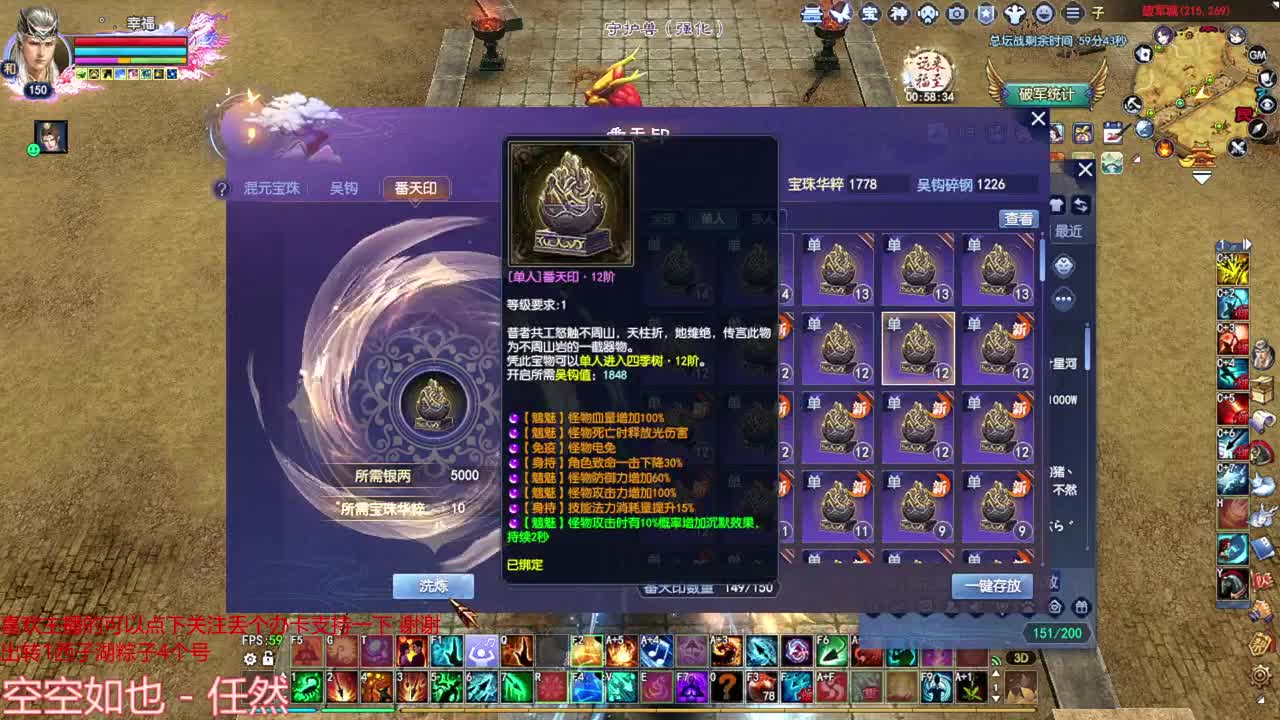Click the compass icon on the minimap
Image resolution: width=1280 pixels, height=720 pixels.
click(x=1256, y=129)
